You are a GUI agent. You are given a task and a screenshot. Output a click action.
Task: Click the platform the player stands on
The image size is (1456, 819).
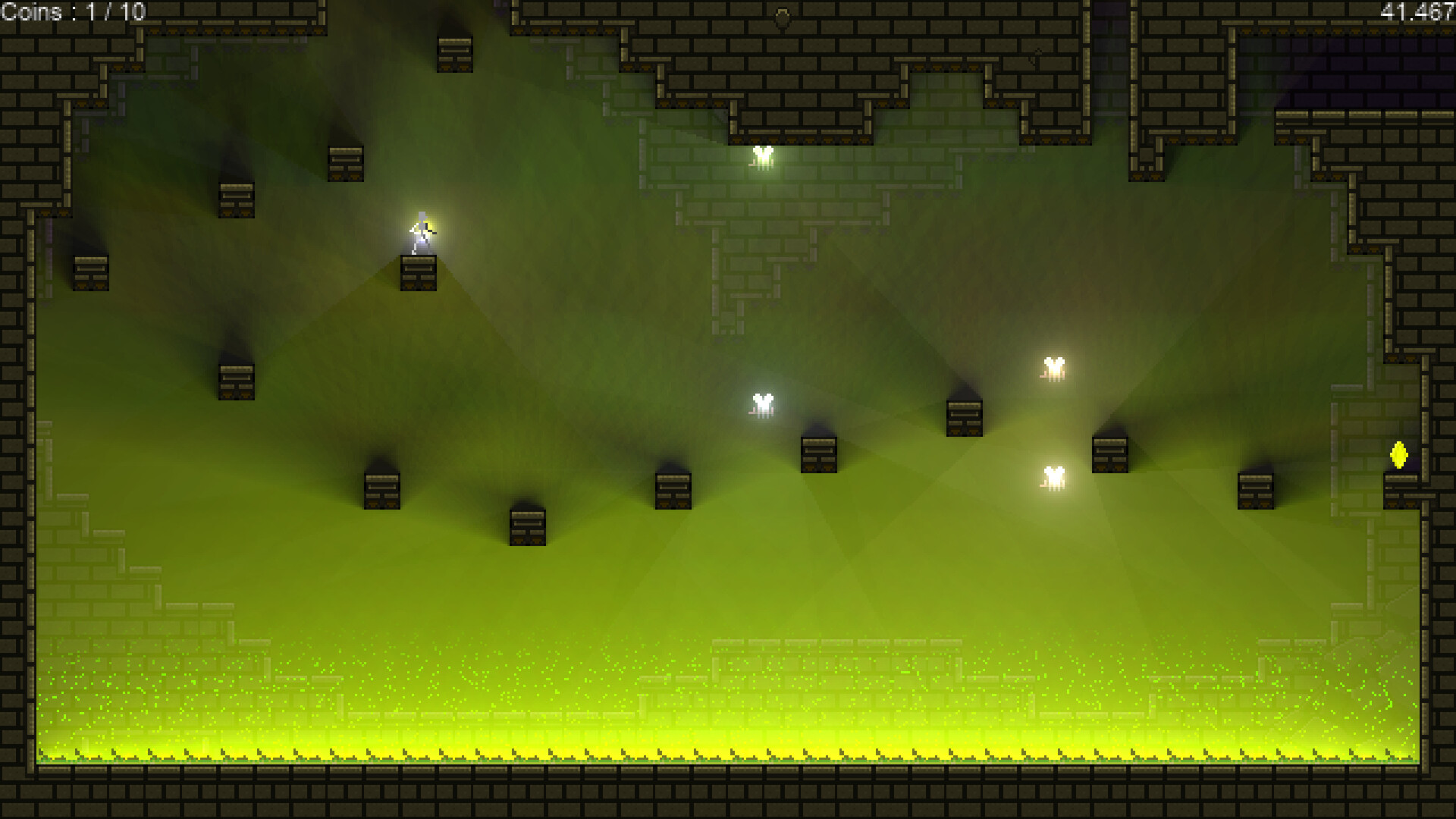coord(417,275)
